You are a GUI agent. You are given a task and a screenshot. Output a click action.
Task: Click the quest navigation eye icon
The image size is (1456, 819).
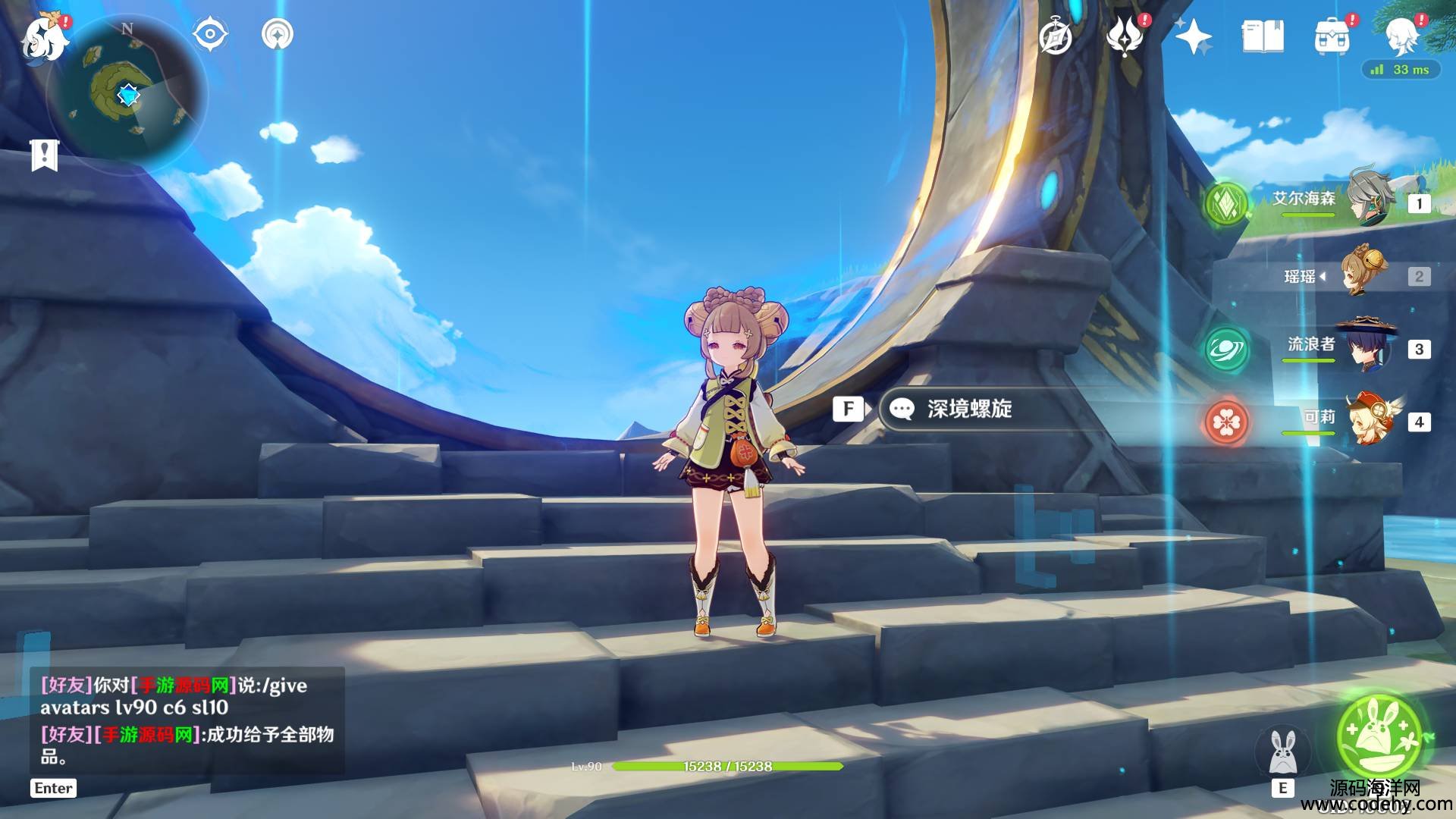point(210,34)
